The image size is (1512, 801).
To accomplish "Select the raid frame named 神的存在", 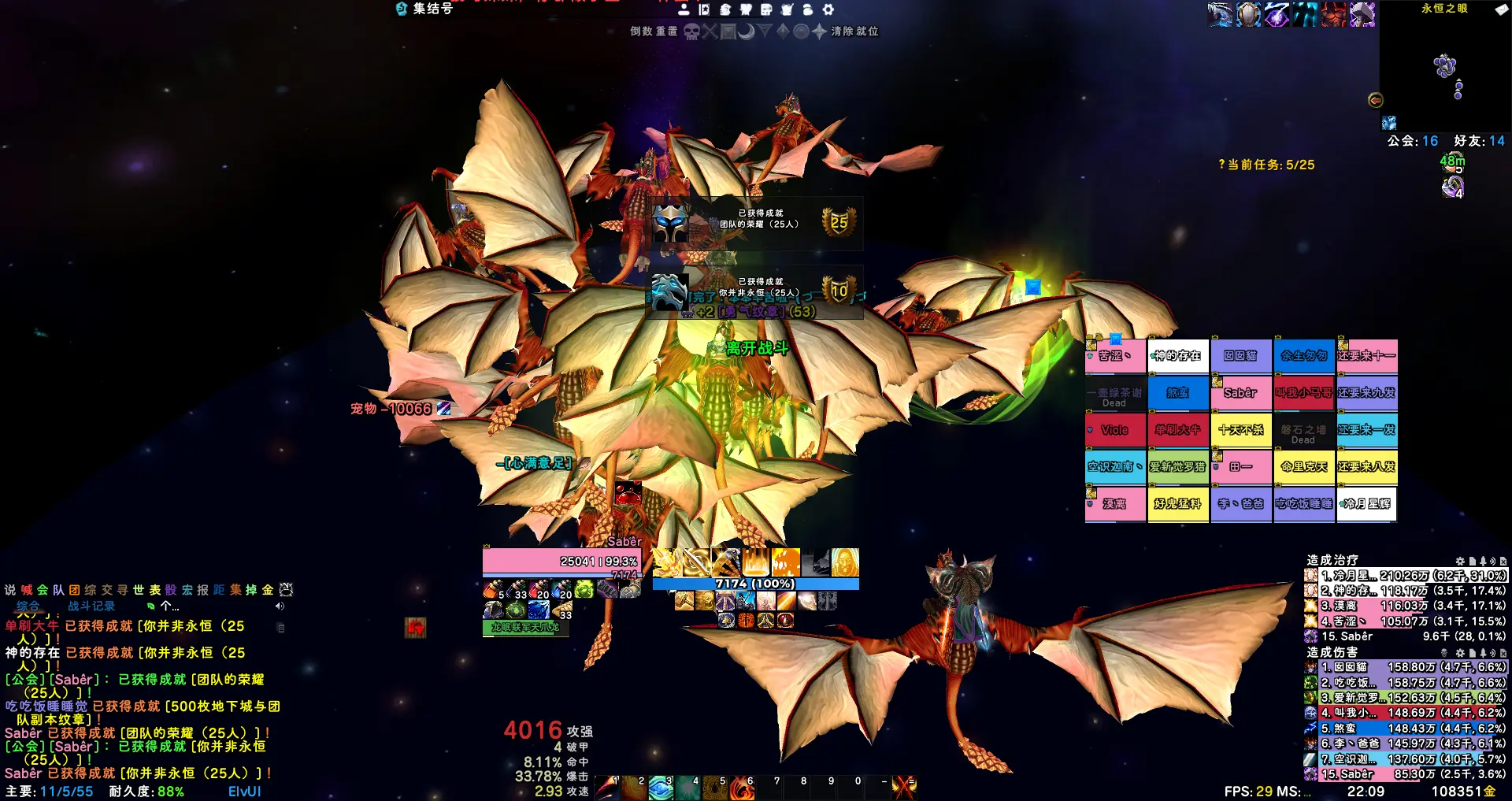I will [1177, 356].
